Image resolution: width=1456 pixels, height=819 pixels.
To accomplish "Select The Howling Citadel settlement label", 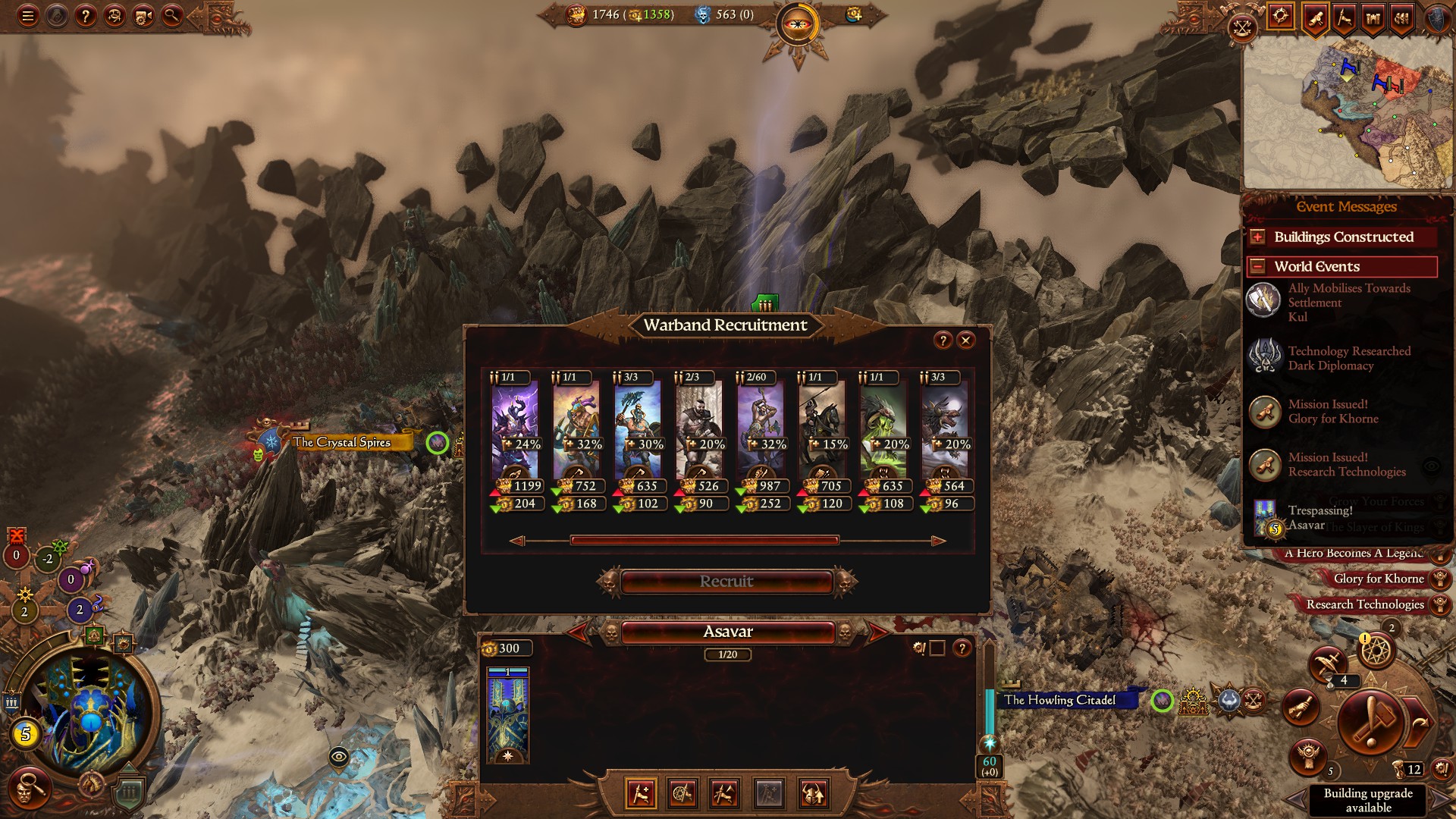I will (x=1060, y=700).
